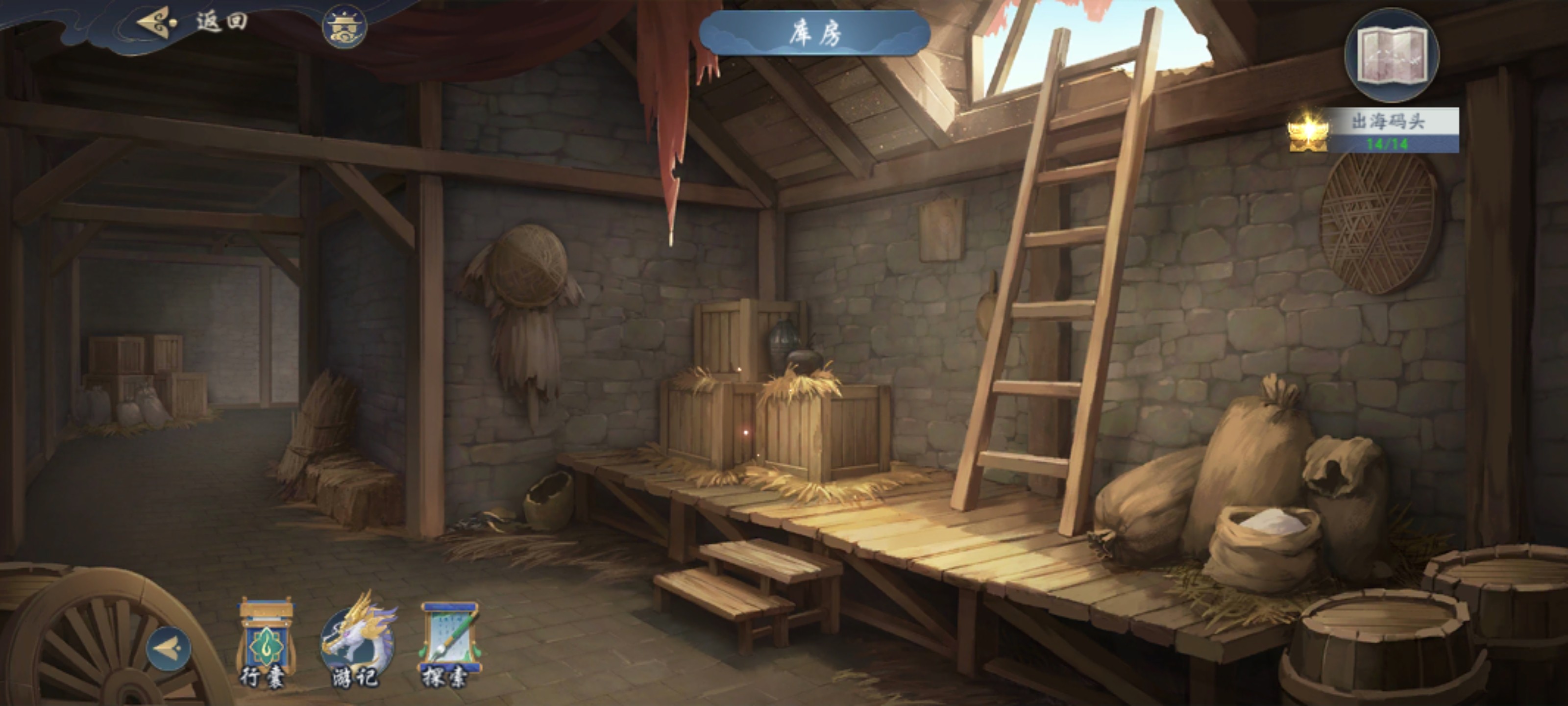This screenshot has width=1568, height=706.
Task: Collapse the bottom menu with the arrow button
Action: pyautogui.click(x=169, y=649)
